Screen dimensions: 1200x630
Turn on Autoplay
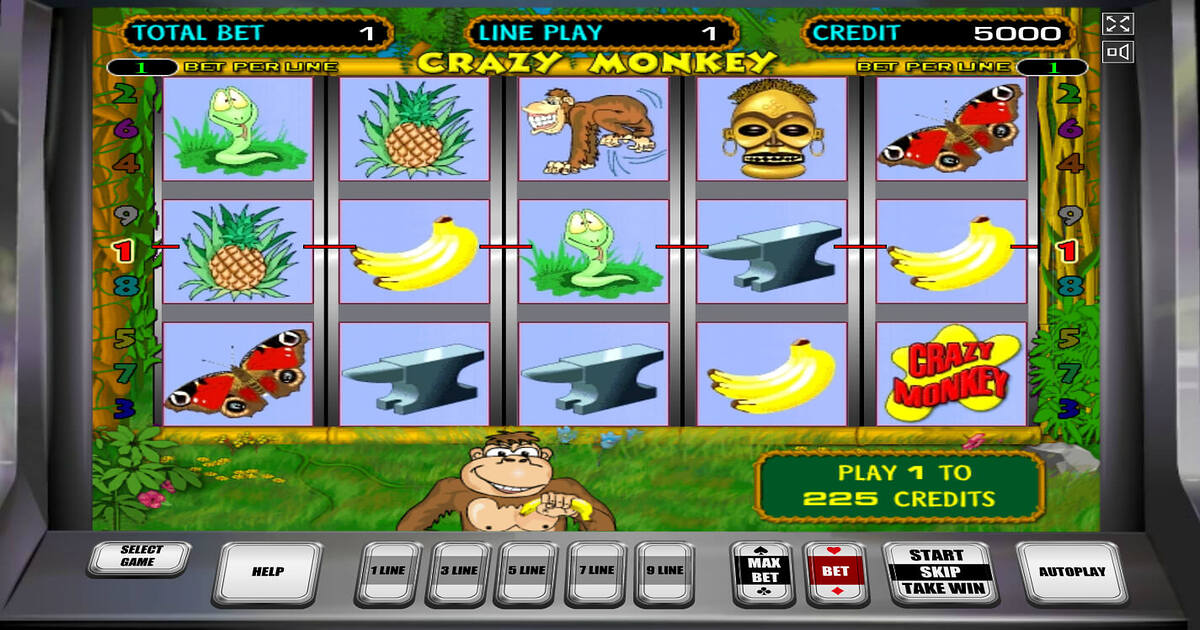(x=1071, y=572)
